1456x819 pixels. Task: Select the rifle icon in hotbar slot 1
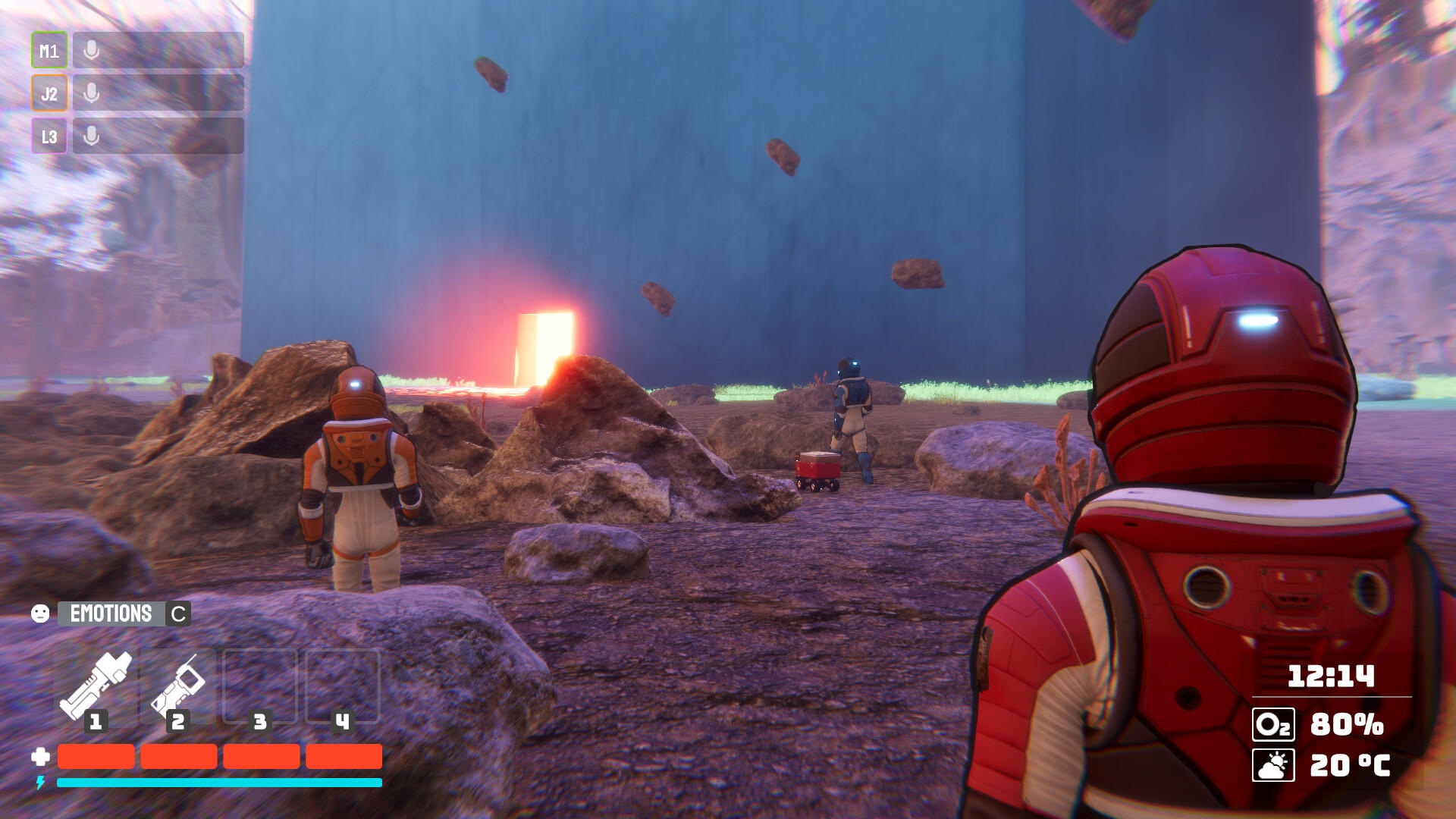(x=97, y=680)
